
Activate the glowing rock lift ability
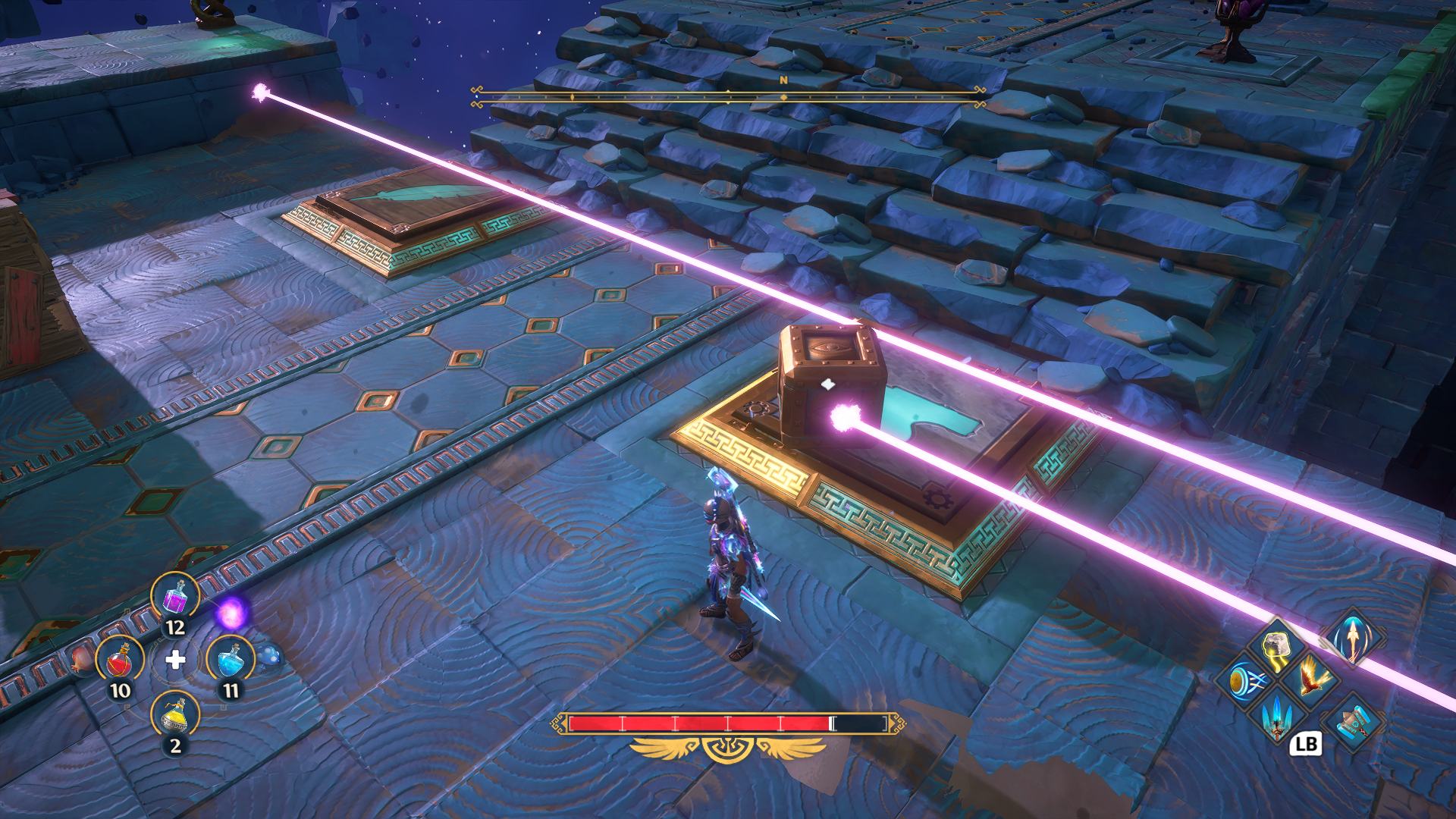pyautogui.click(x=1277, y=647)
